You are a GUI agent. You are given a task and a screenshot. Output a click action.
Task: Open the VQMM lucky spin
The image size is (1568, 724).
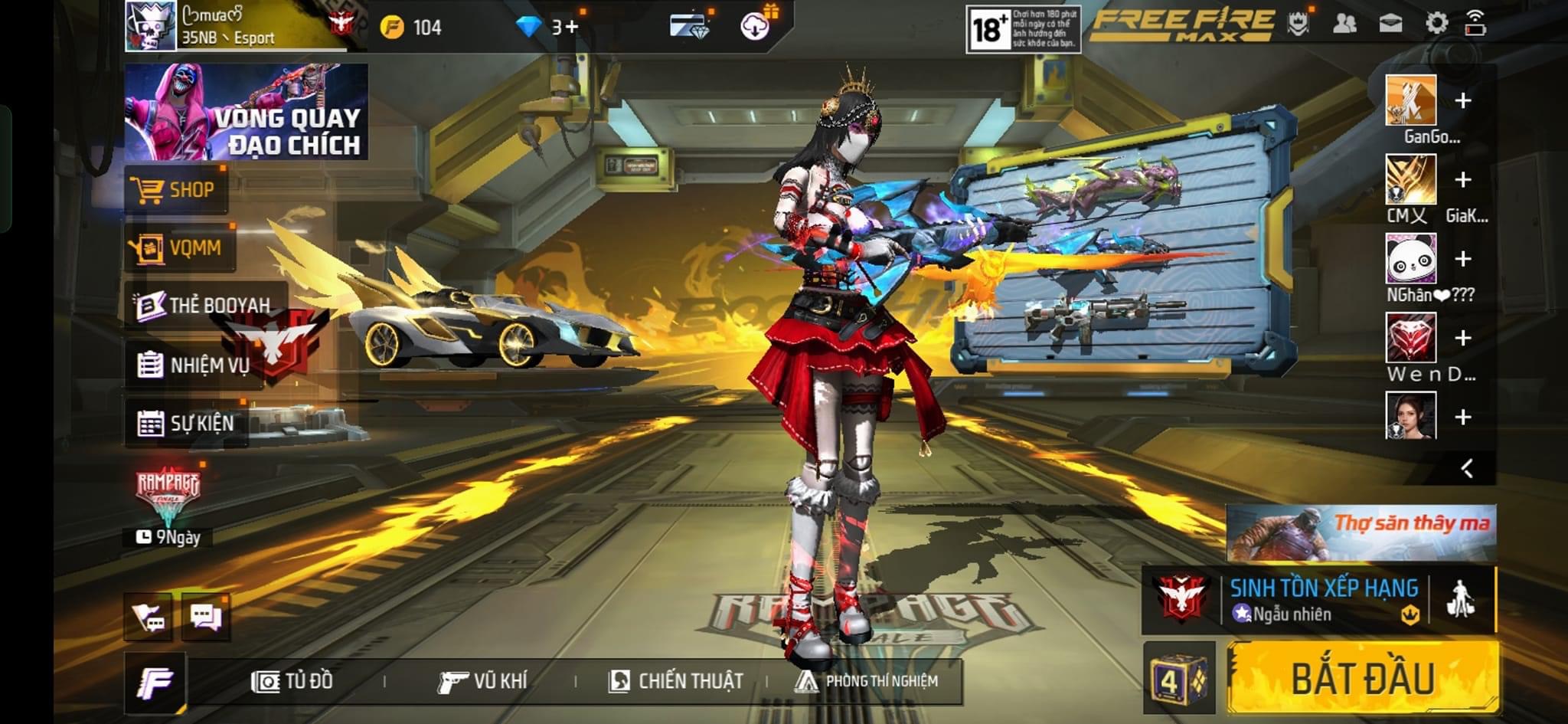[179, 247]
